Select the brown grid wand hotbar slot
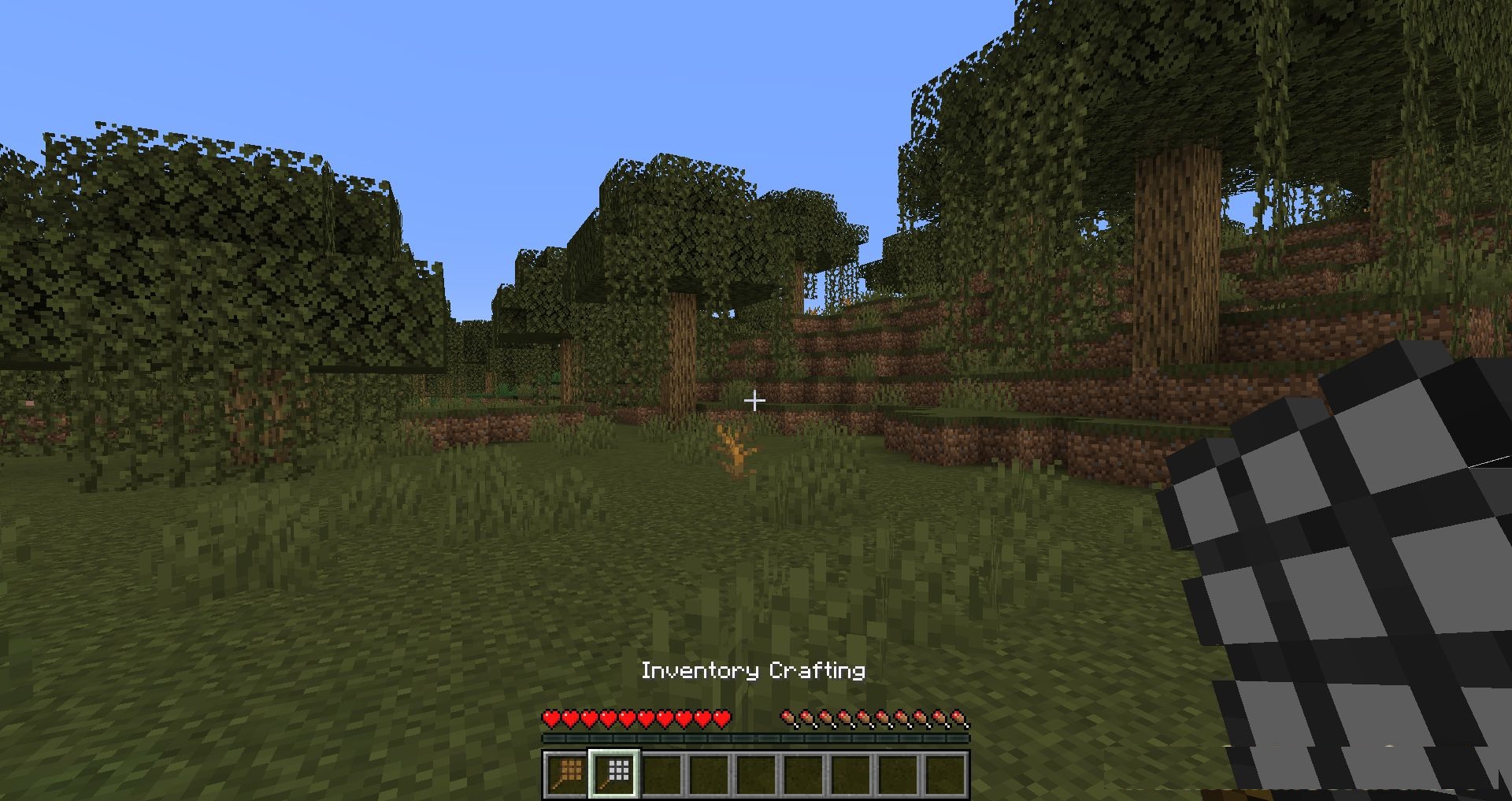 [567, 773]
